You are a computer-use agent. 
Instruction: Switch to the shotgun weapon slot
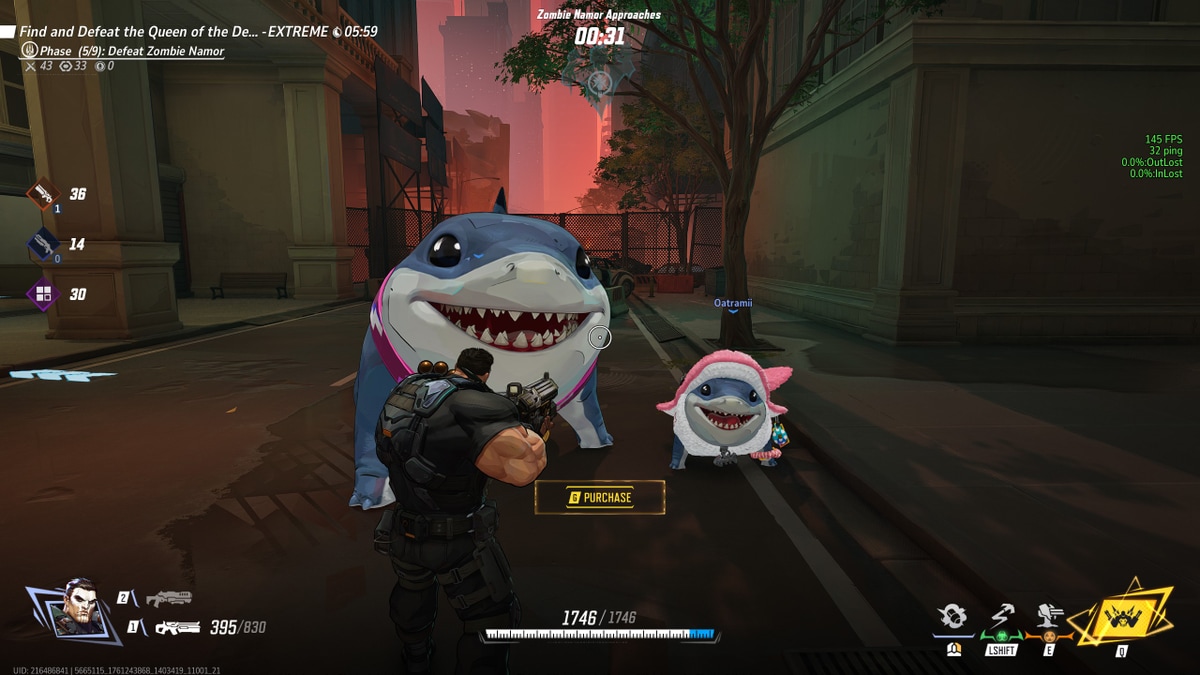[x=168, y=598]
